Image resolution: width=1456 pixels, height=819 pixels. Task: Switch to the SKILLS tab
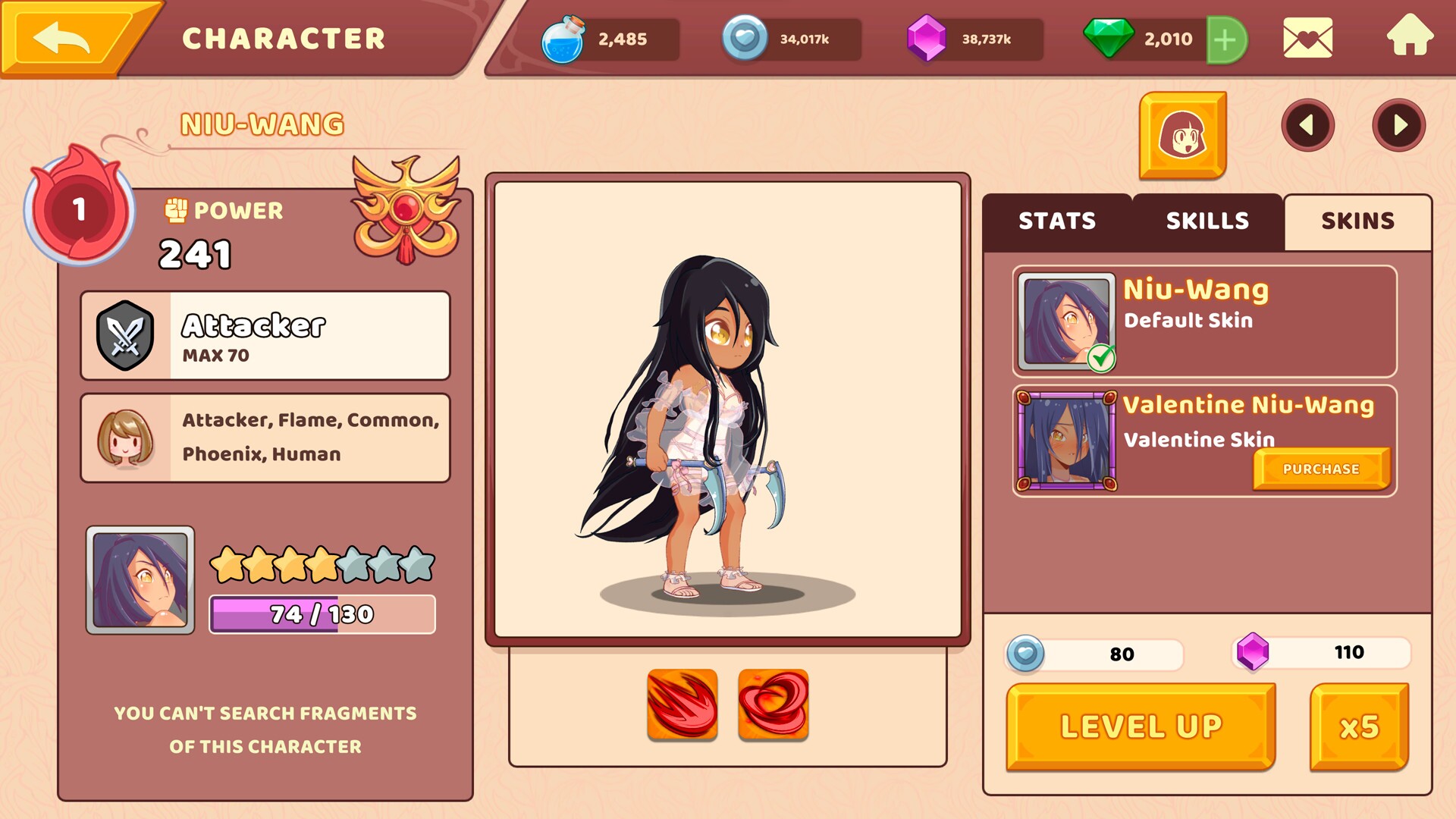[x=1206, y=221]
